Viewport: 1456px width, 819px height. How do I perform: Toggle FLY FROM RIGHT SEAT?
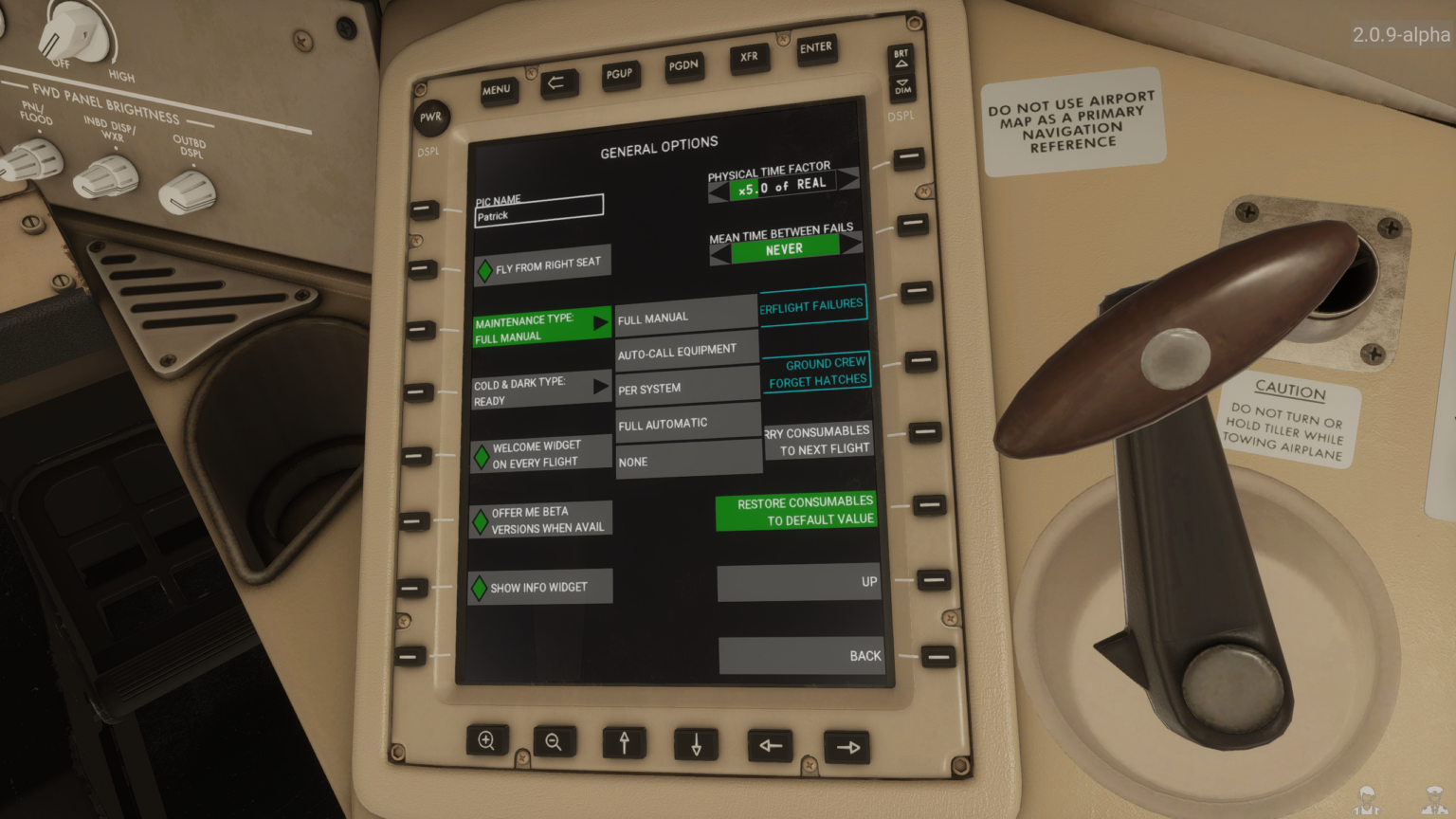(x=541, y=263)
